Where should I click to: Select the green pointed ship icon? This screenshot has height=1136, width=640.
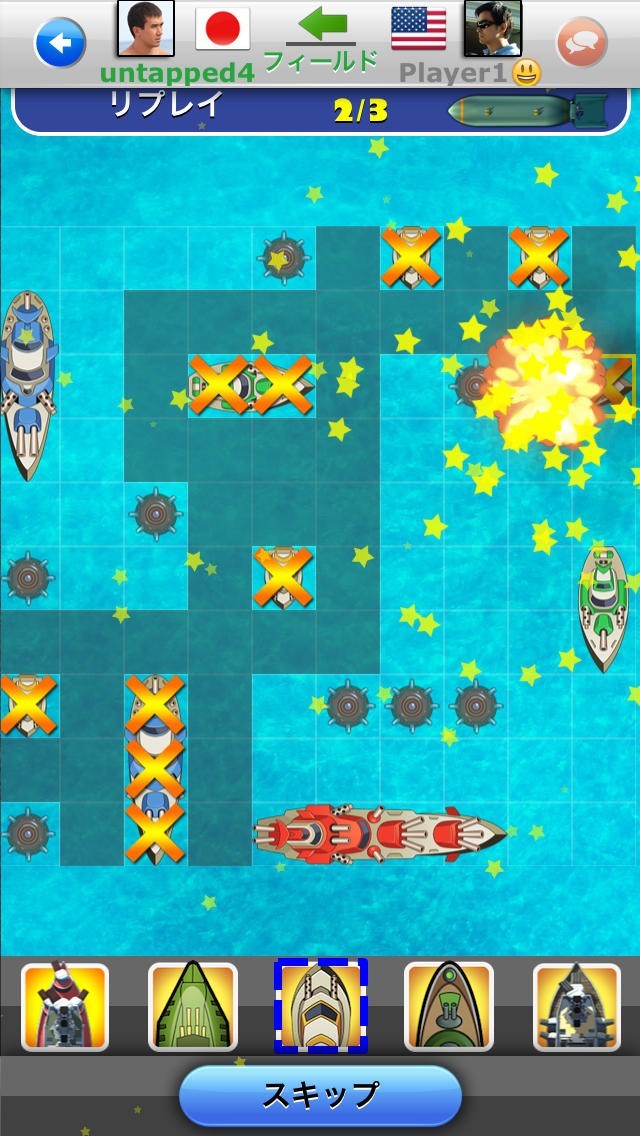pos(192,1007)
